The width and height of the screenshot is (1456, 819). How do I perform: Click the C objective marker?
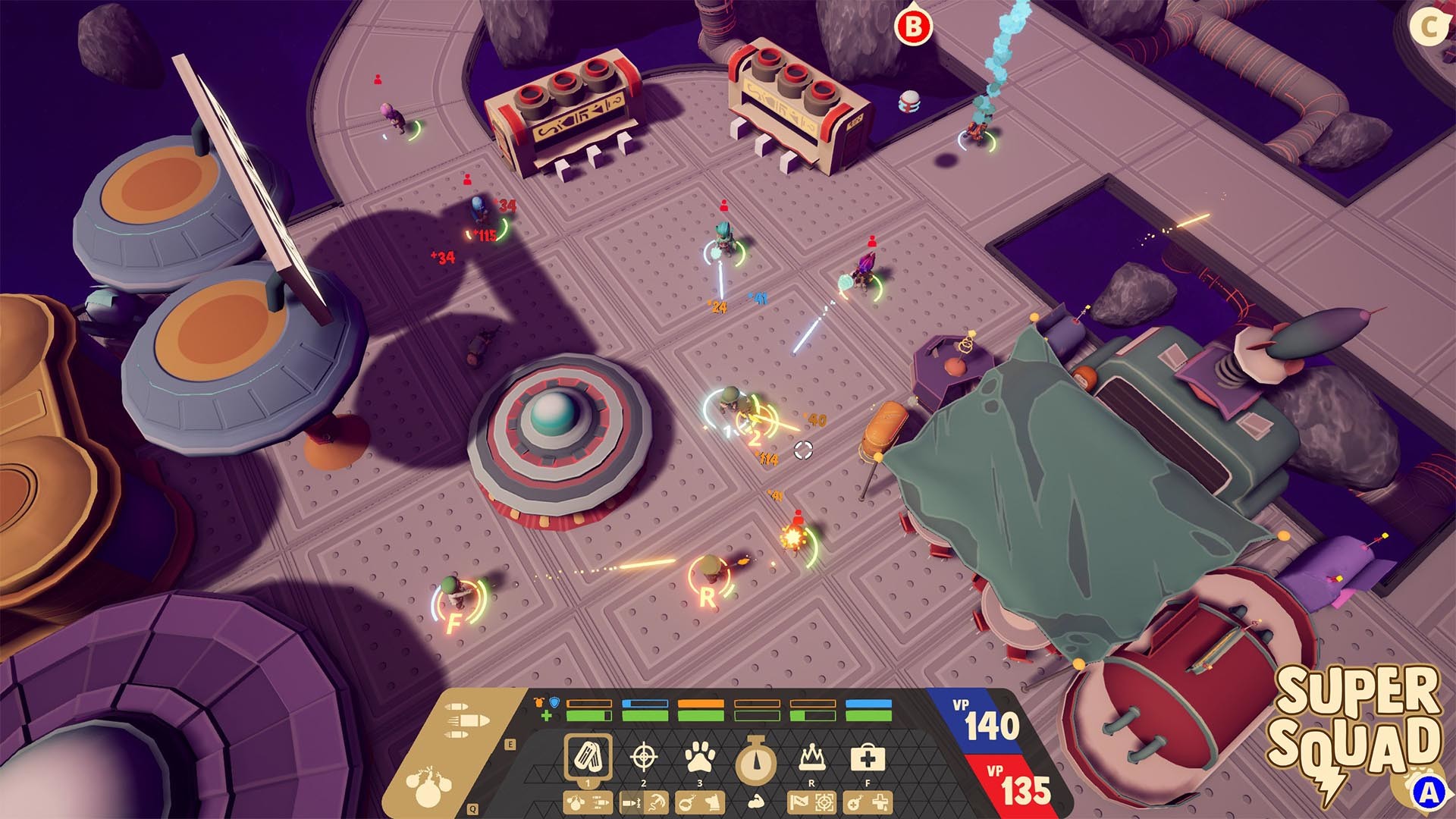(1429, 27)
